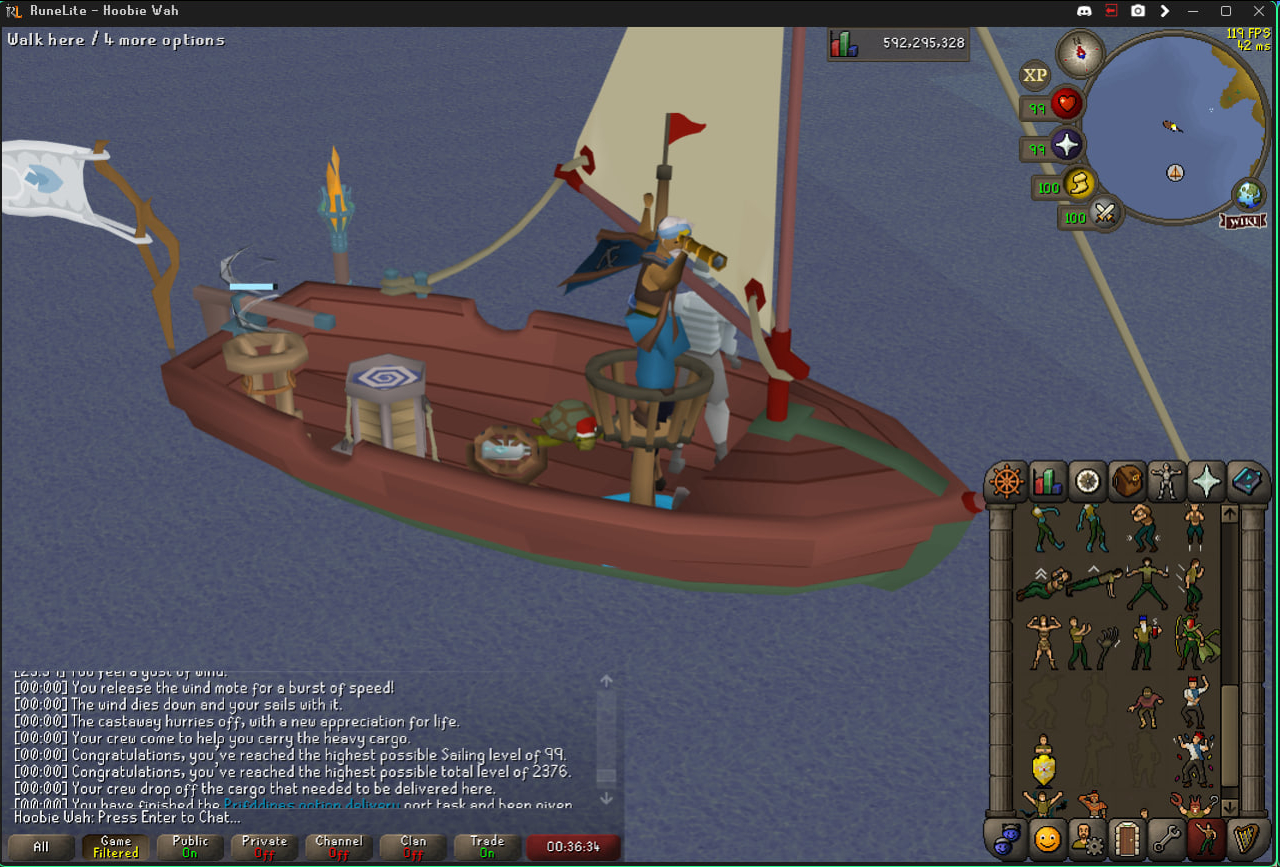Toggle the XP drops orb
This screenshot has width=1280, height=867.
[x=1035, y=75]
